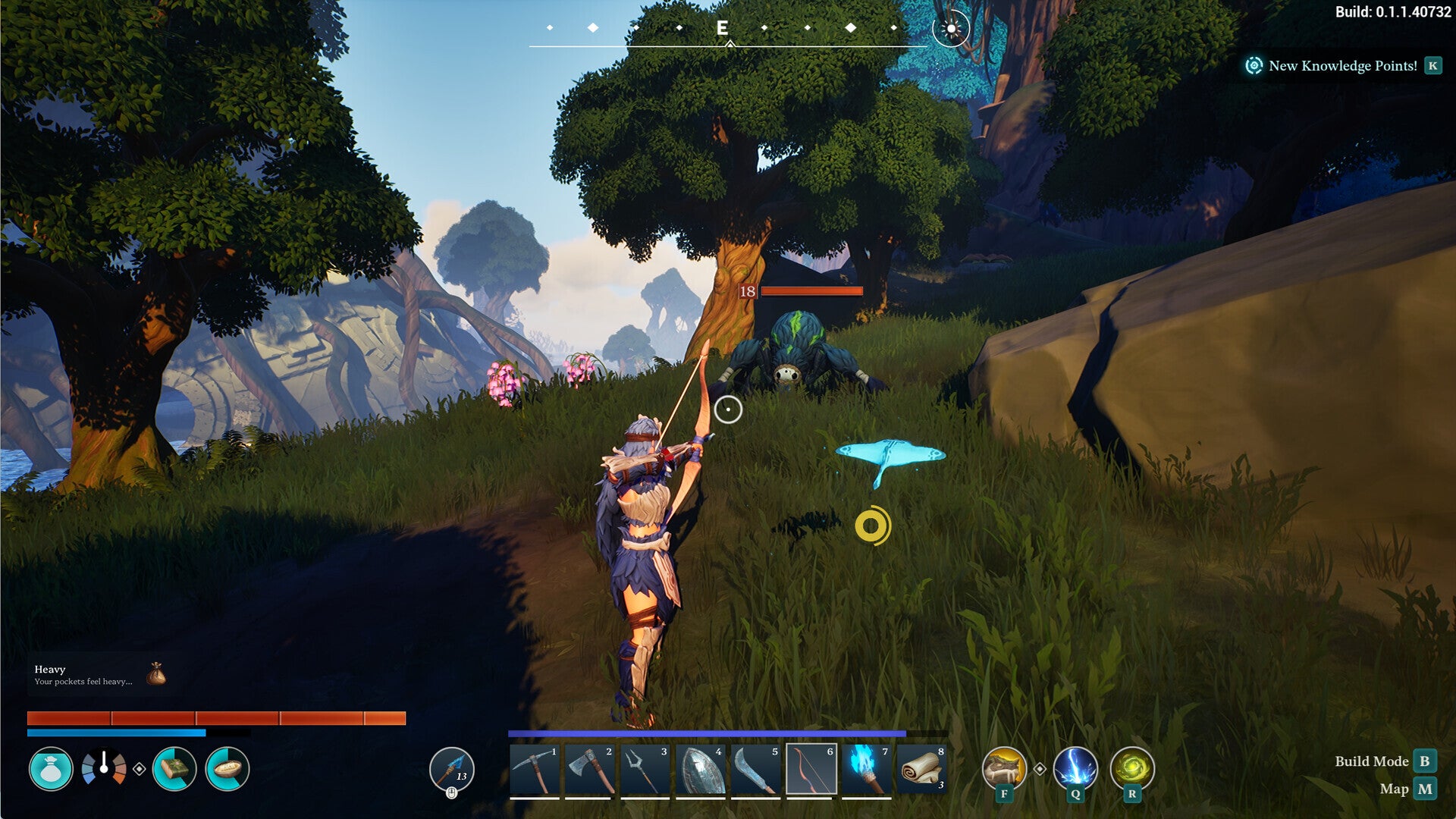This screenshot has height=819, width=1456.
Task: Equip the blue flame torch
Action: [866, 770]
